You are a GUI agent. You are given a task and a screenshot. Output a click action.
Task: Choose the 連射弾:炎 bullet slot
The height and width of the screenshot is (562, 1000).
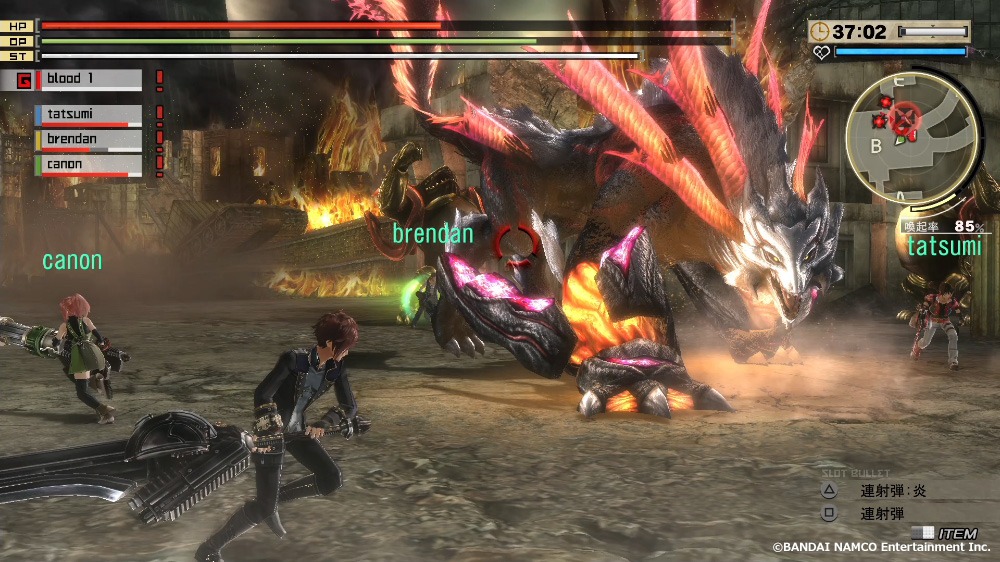click(x=892, y=491)
